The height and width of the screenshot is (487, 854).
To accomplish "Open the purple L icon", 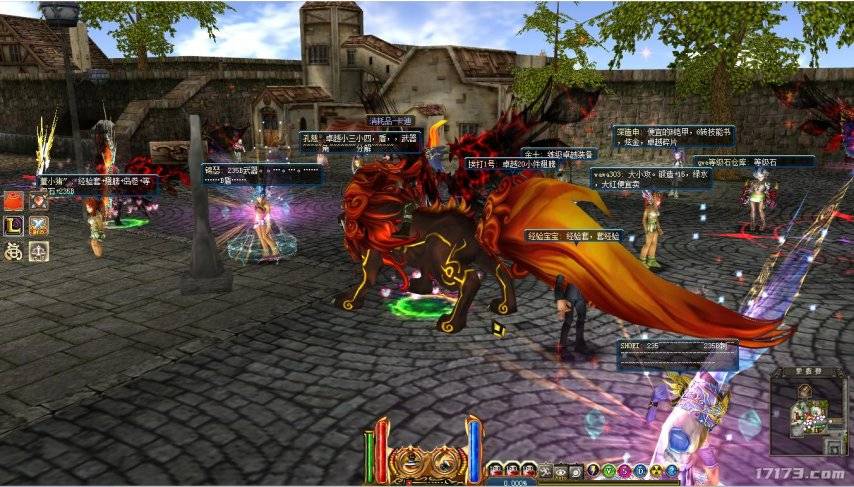I will click(x=14, y=227).
